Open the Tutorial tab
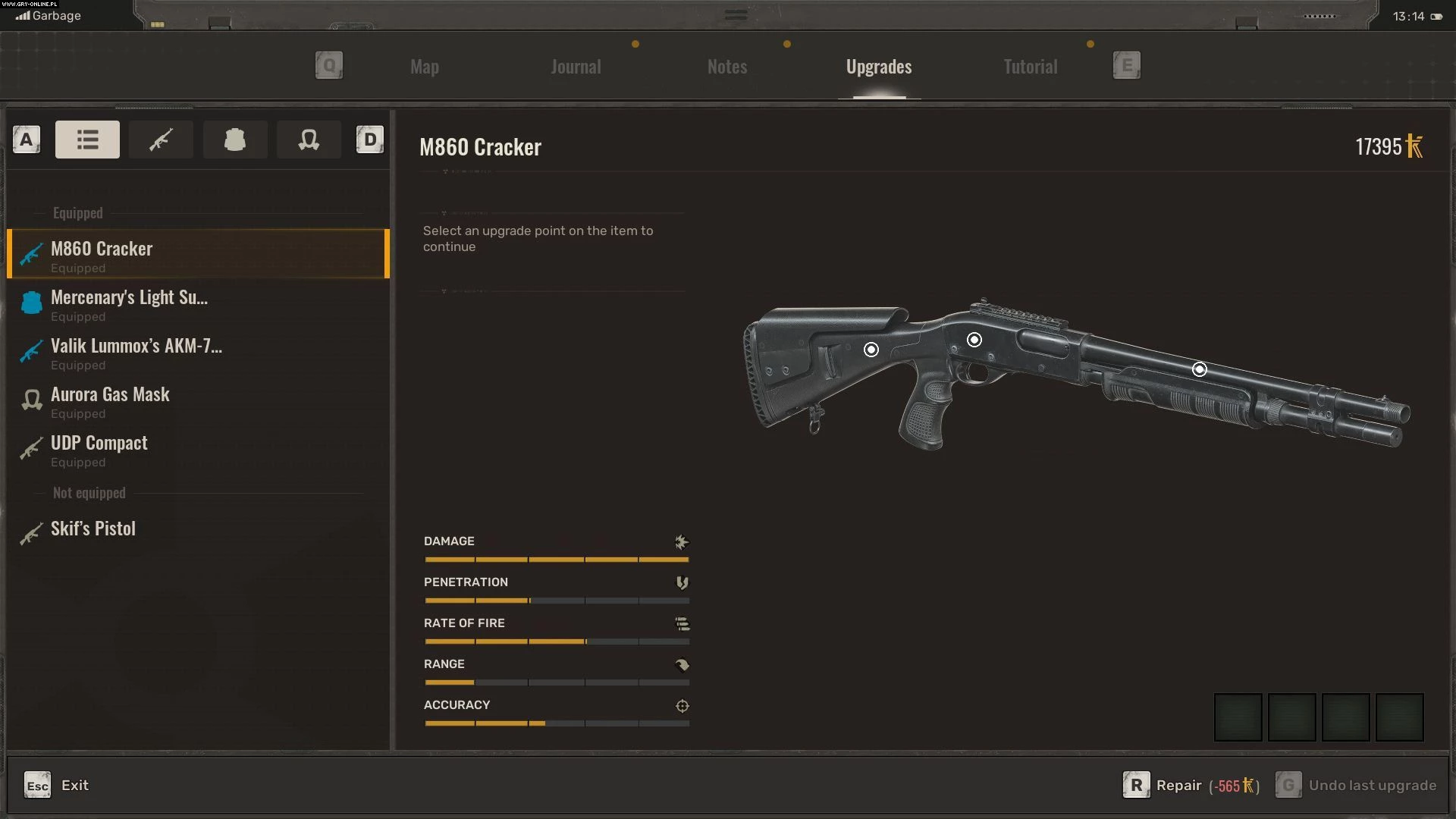1456x819 pixels. click(1030, 67)
